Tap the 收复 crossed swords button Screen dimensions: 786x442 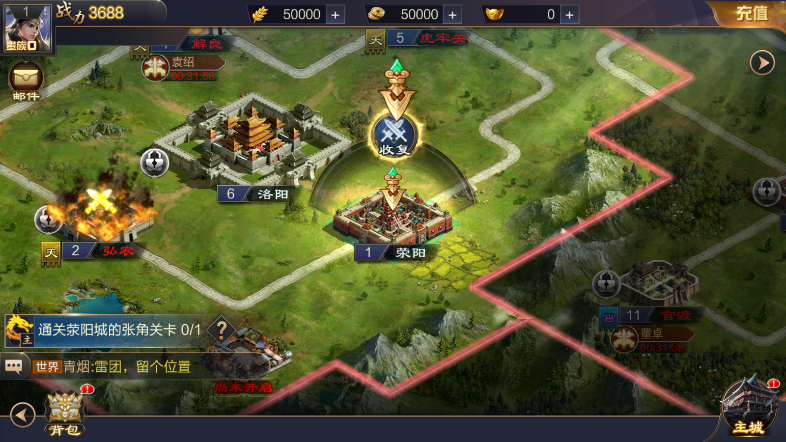click(394, 135)
